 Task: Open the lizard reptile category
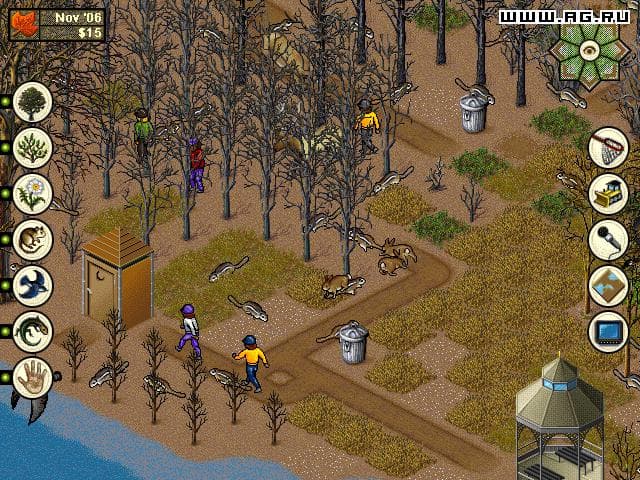pos(33,331)
